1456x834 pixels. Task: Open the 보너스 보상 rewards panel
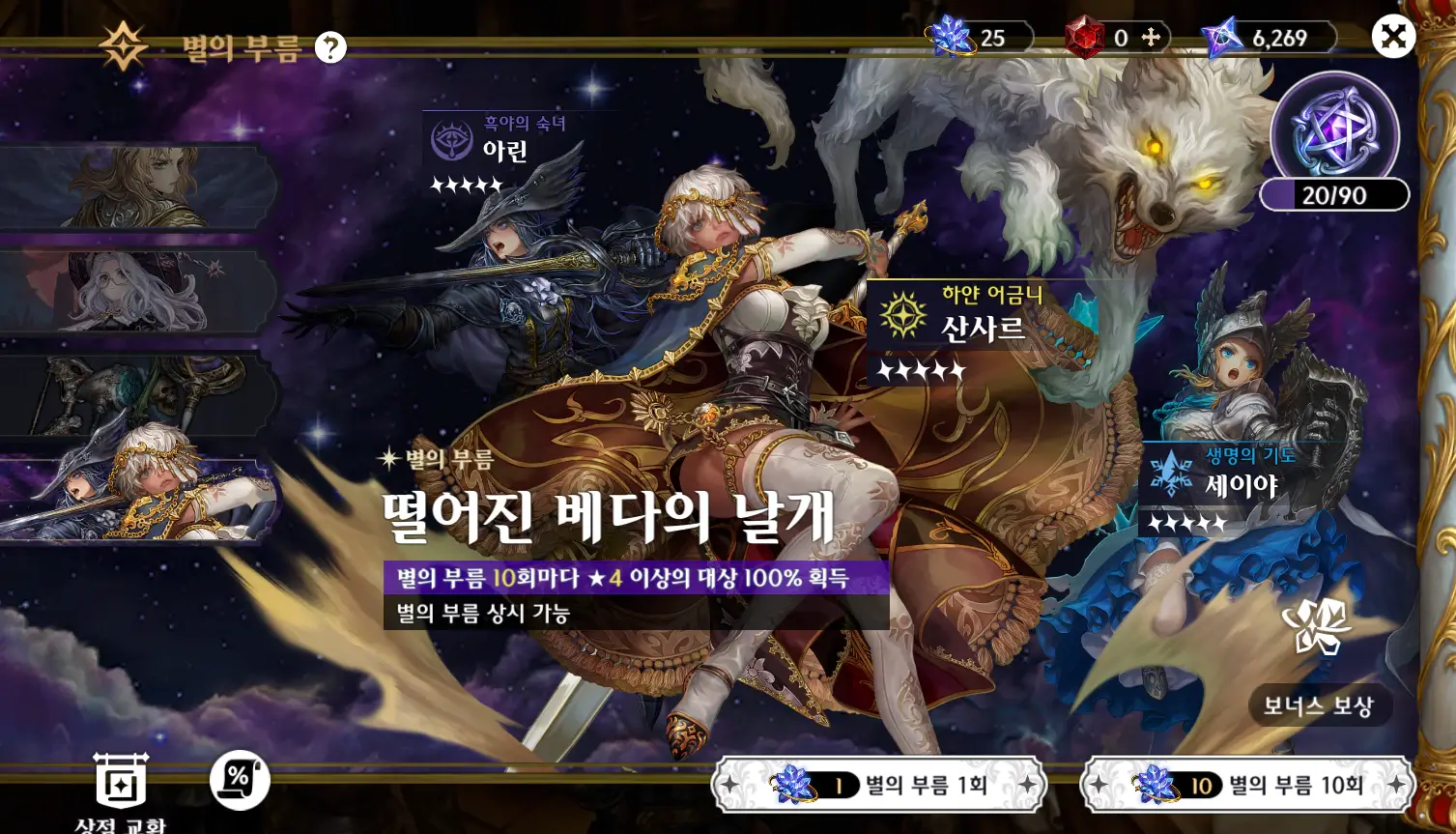click(1320, 705)
